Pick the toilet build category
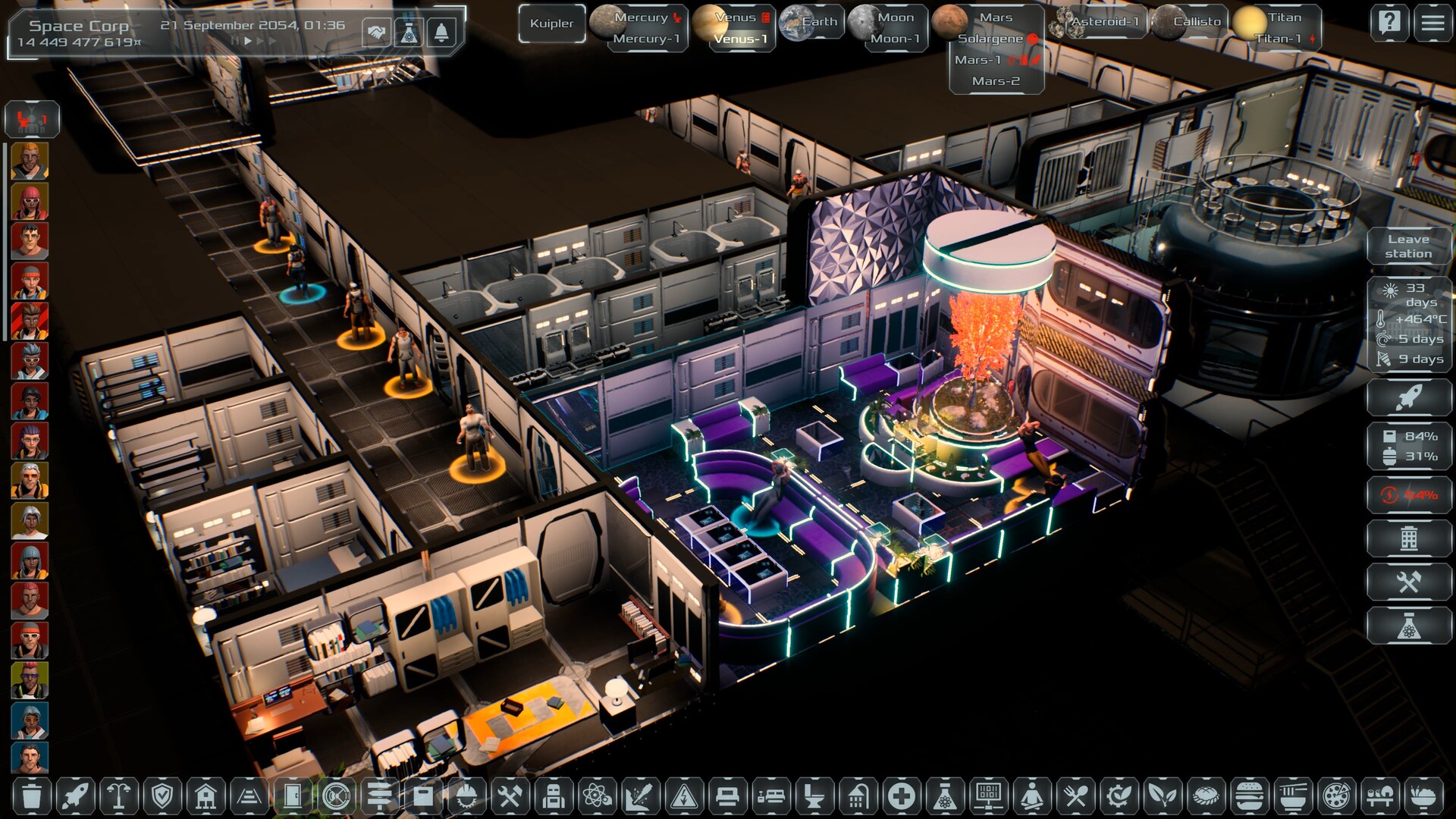 tap(814, 796)
